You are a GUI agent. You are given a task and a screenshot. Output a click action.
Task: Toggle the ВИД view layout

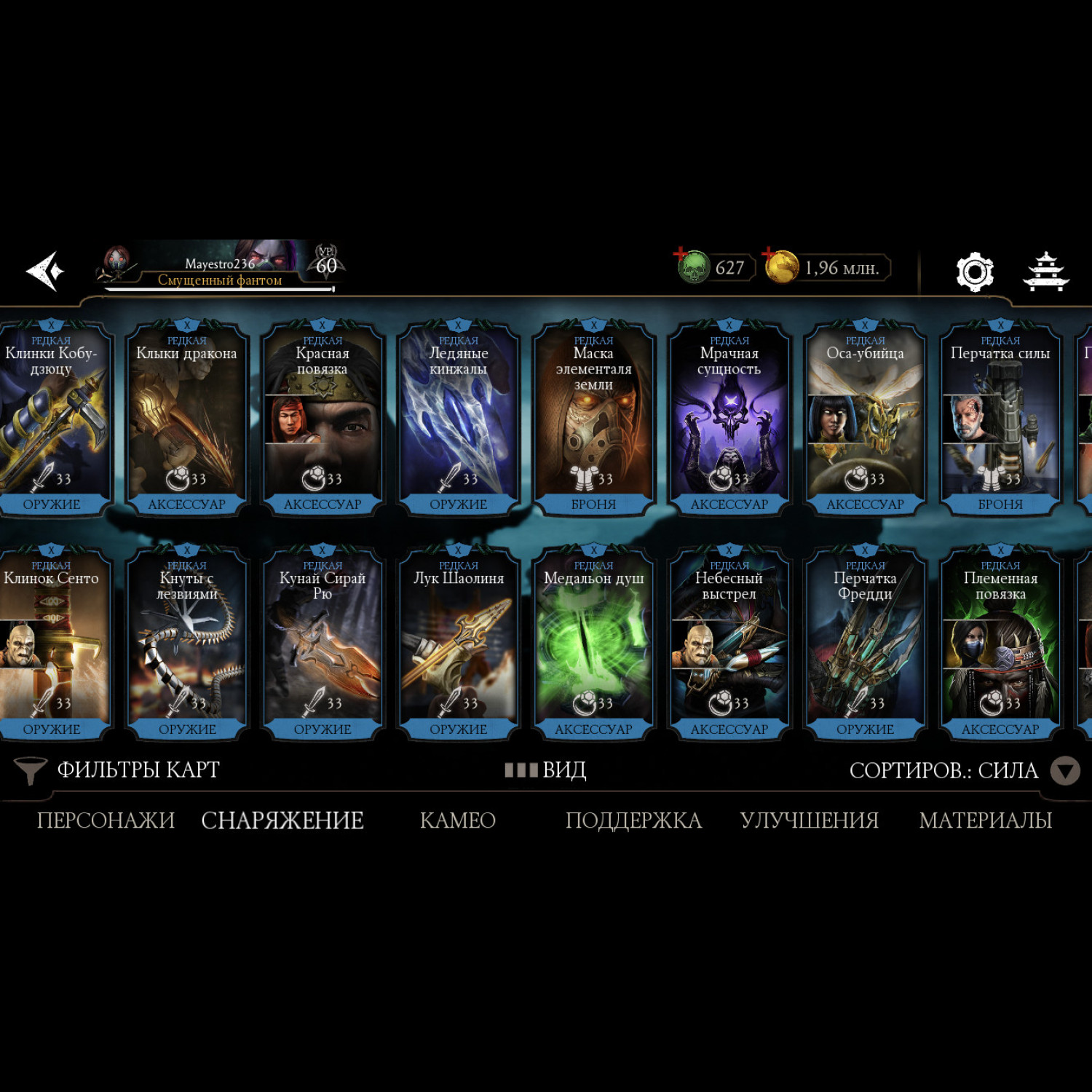point(546,770)
